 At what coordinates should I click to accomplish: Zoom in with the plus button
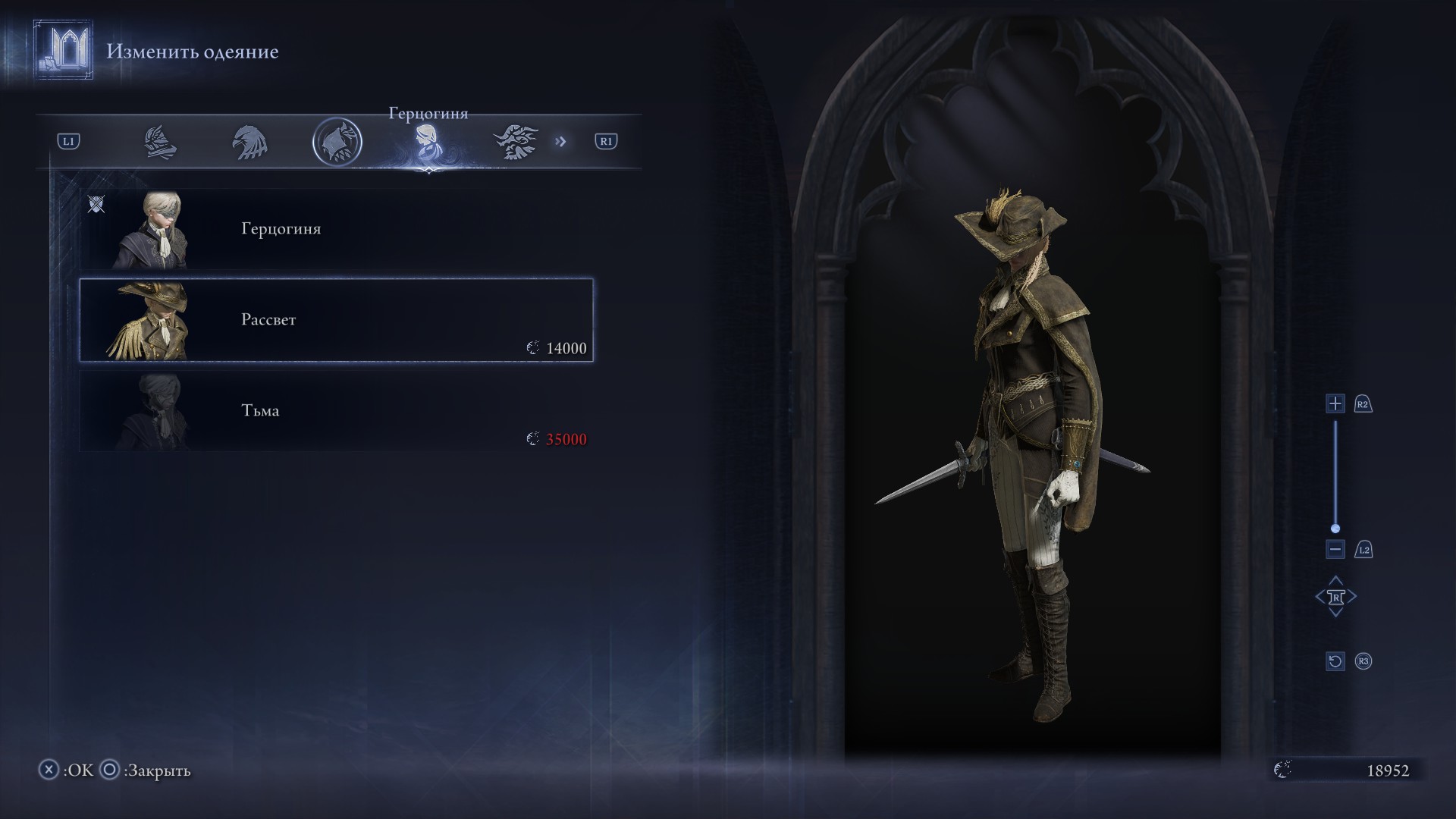click(1335, 403)
